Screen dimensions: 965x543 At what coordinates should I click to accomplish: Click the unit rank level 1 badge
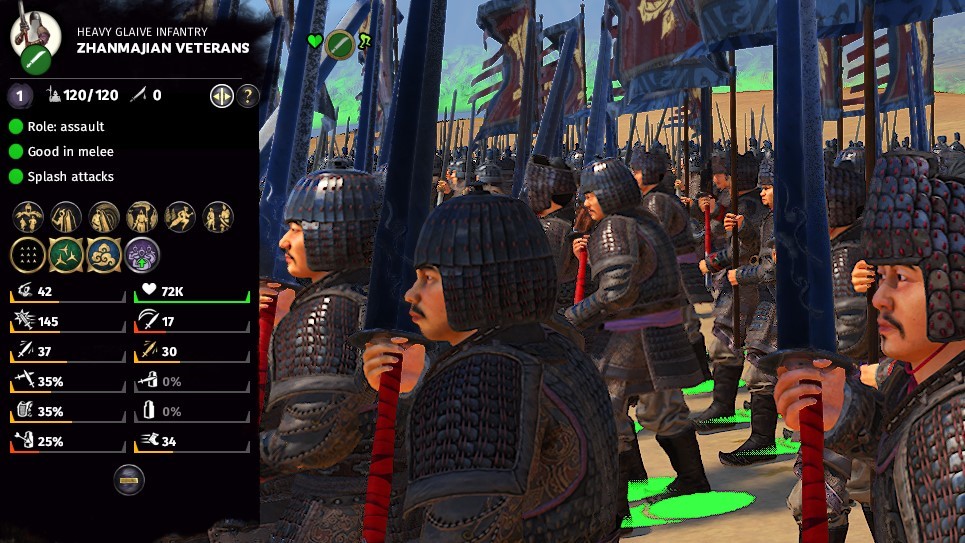point(20,96)
